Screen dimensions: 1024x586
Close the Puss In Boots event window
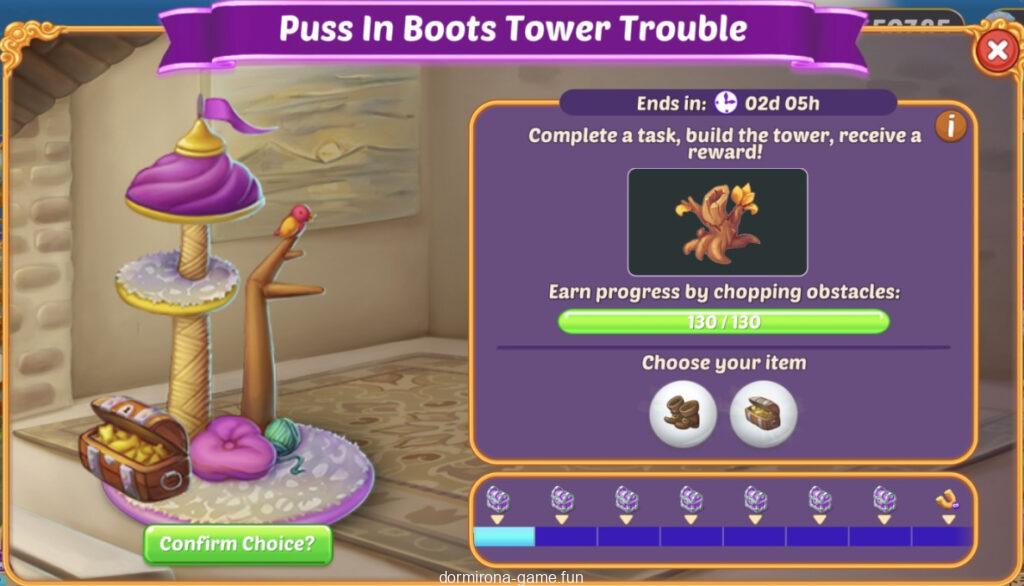(996, 50)
